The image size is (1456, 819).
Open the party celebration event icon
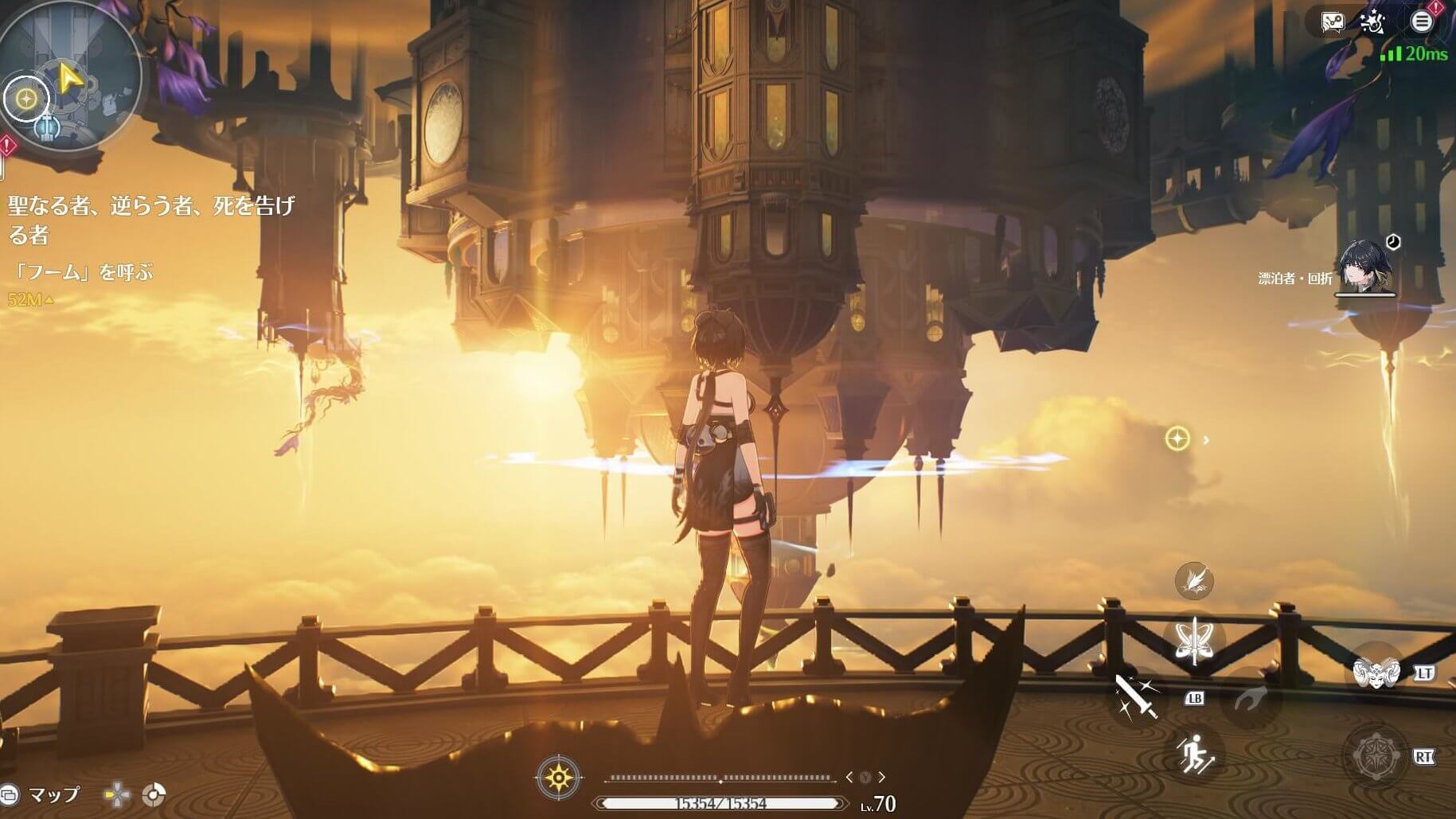point(1373,22)
